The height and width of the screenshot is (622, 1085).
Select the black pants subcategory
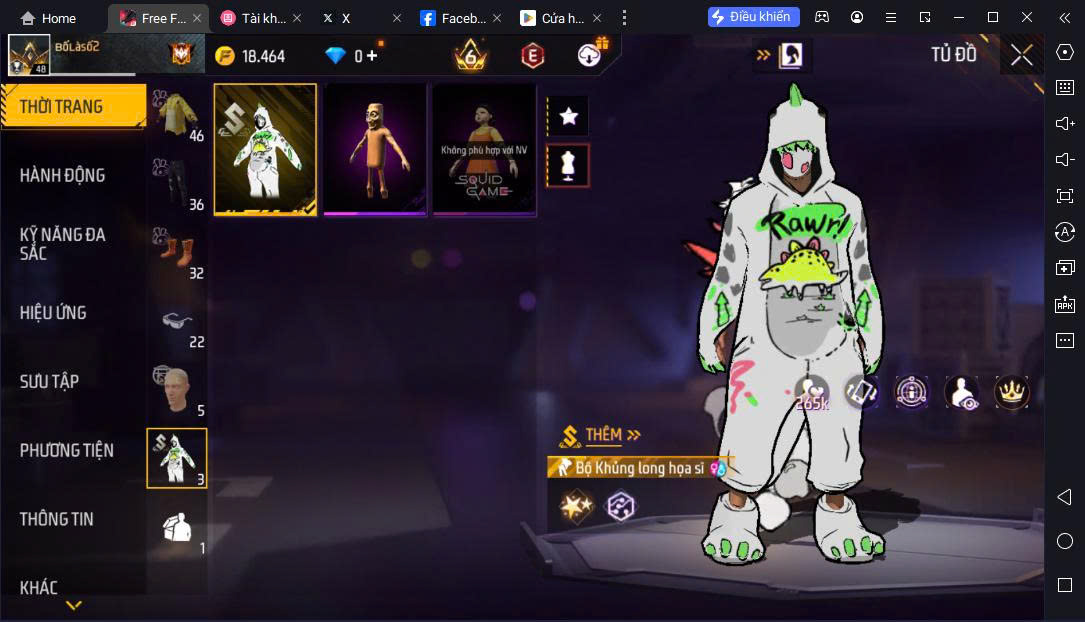(177, 184)
